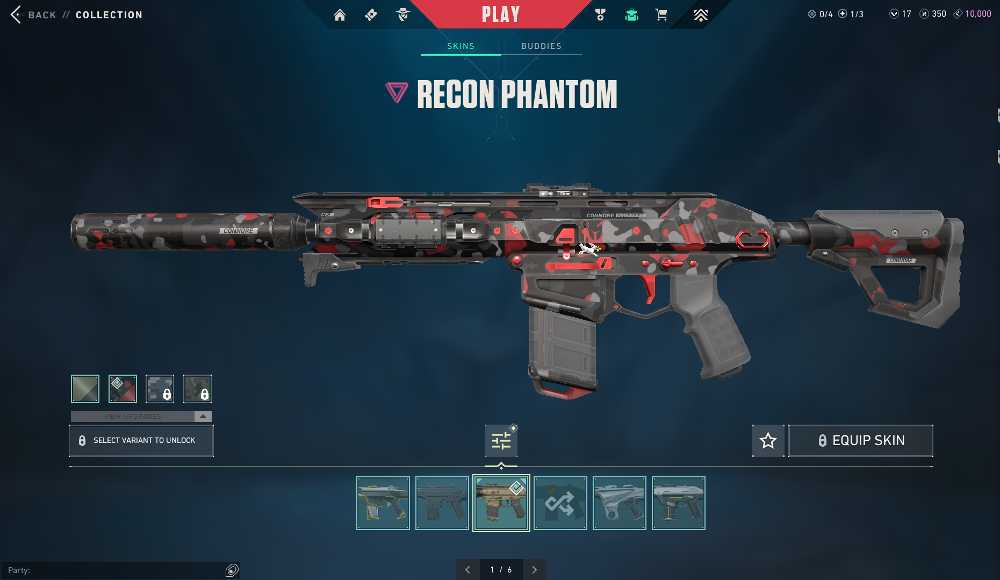This screenshot has width=1000, height=580.
Task: Open the agents icon in top bar
Action: (402, 15)
